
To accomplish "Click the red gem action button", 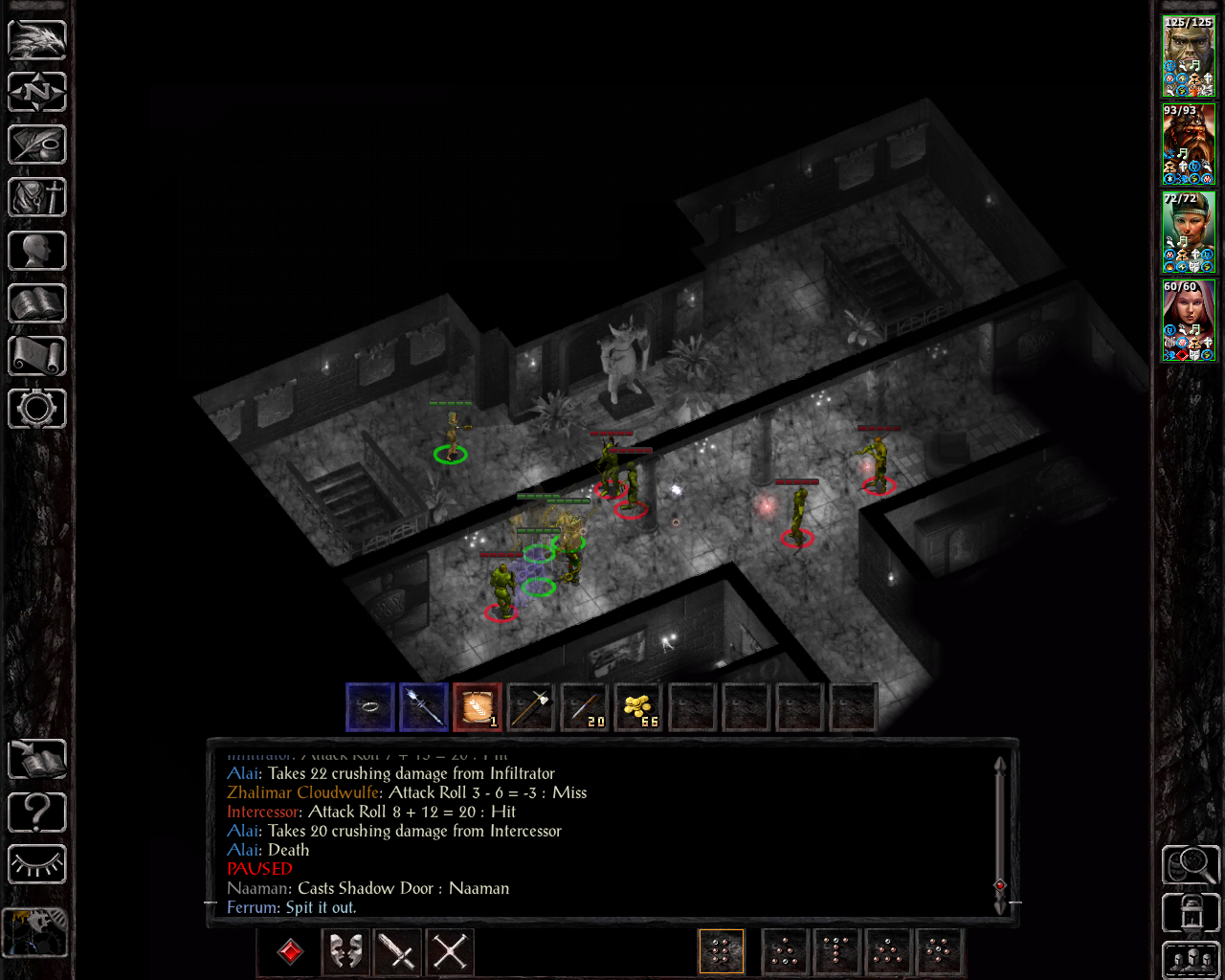I will point(288,952).
